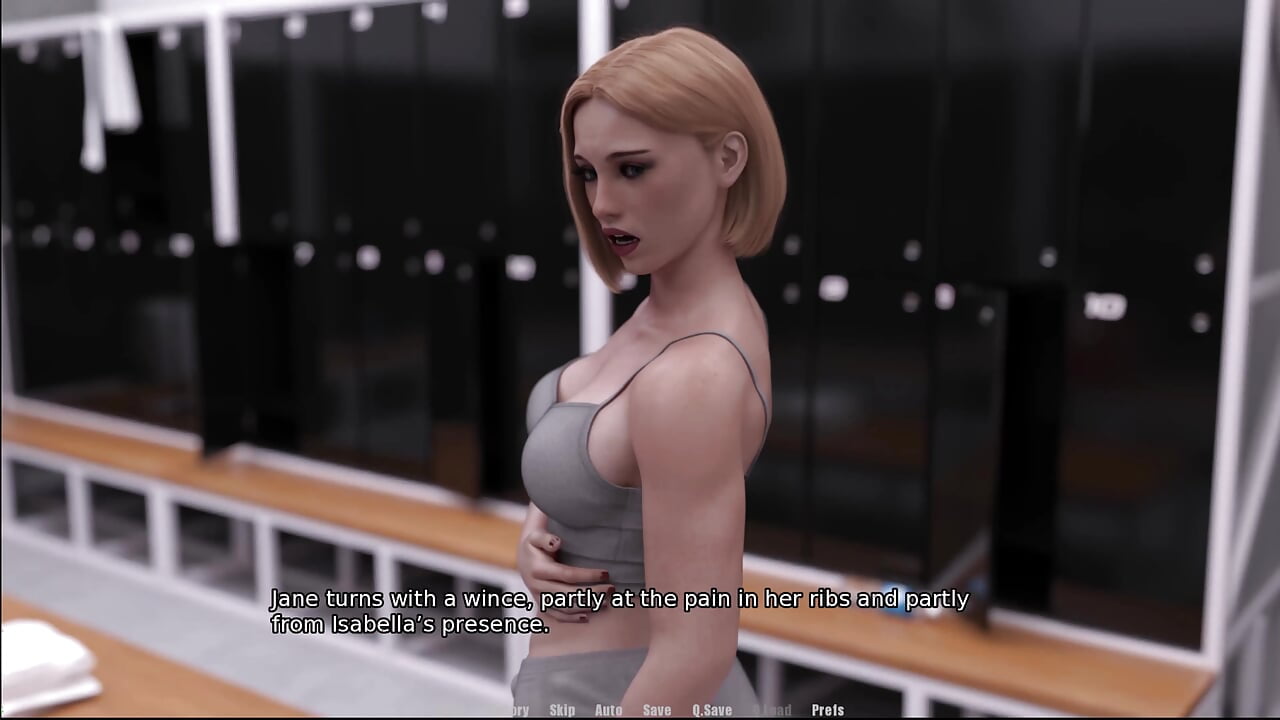Open the Prefs menu

click(x=828, y=710)
